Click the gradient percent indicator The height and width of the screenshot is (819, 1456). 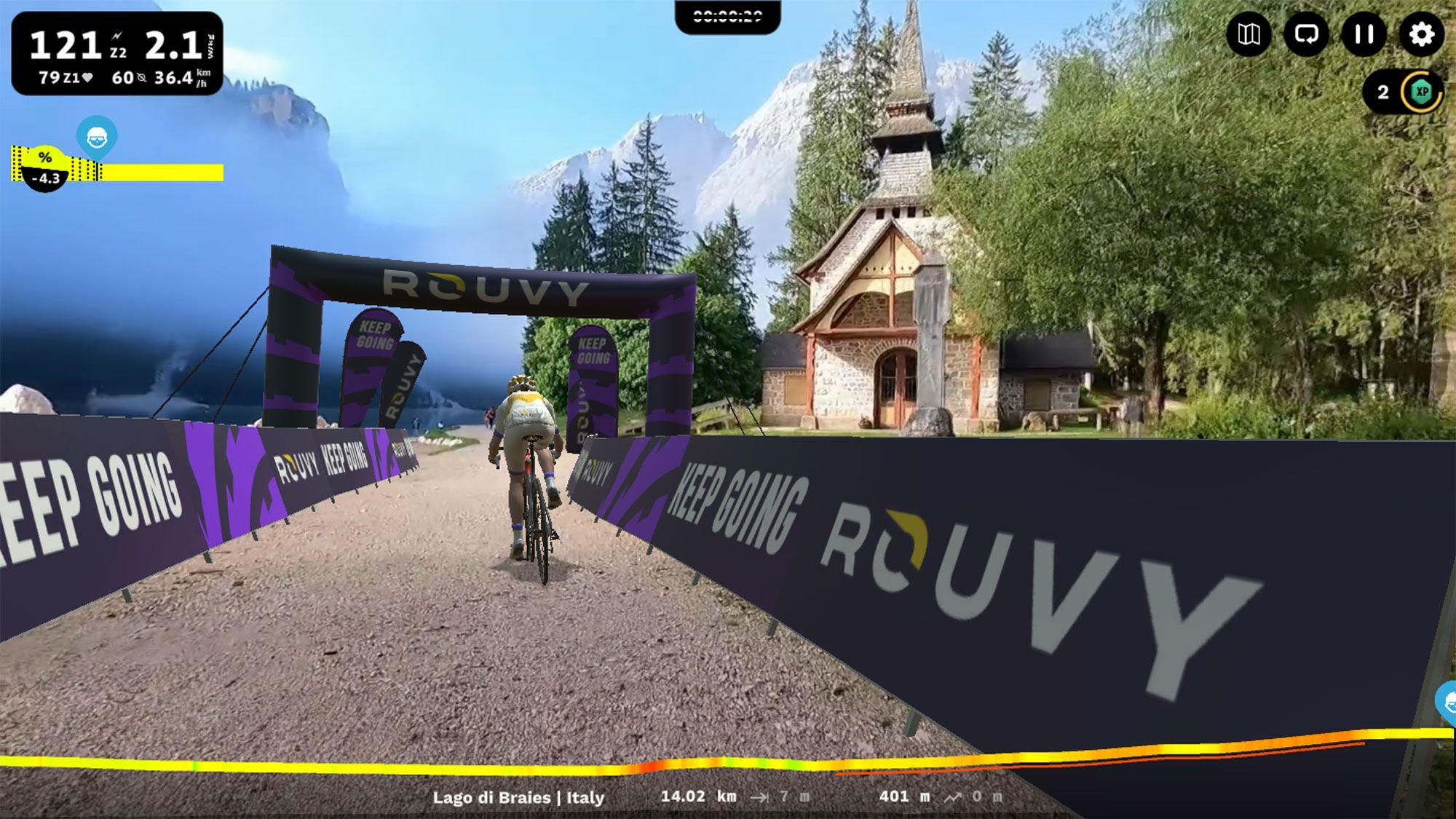coord(45,169)
